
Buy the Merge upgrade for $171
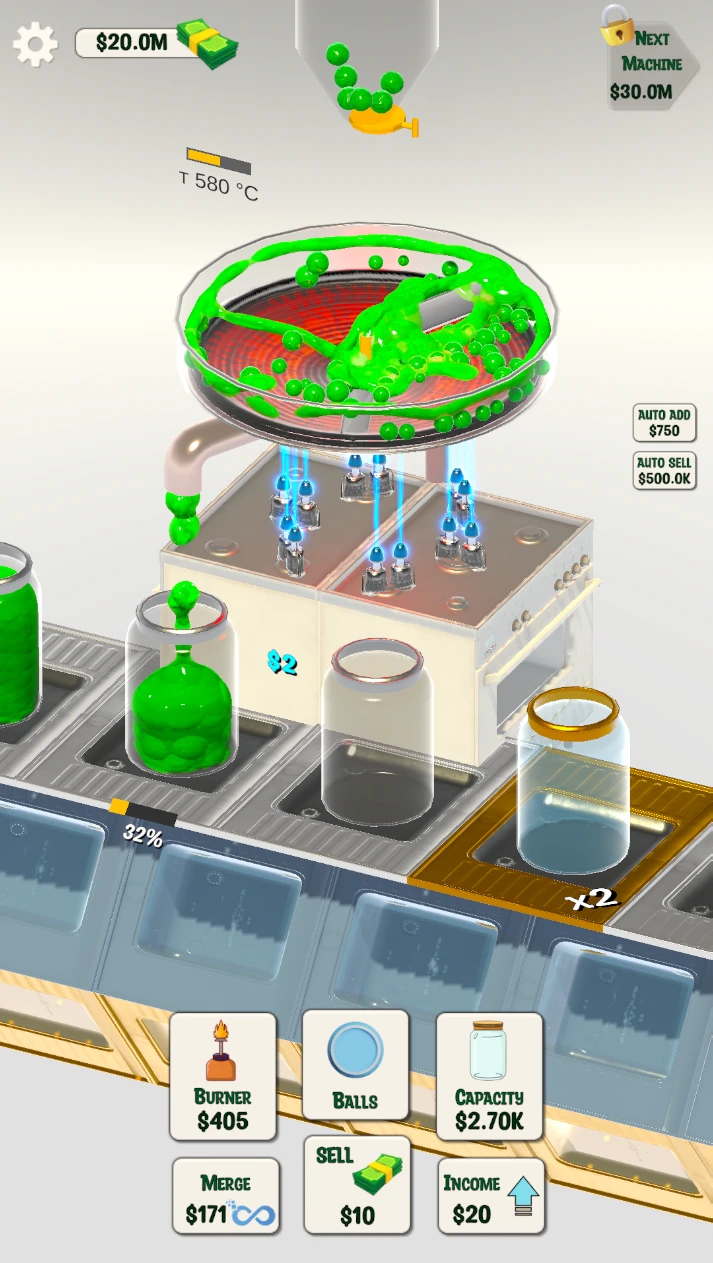coord(226,1197)
